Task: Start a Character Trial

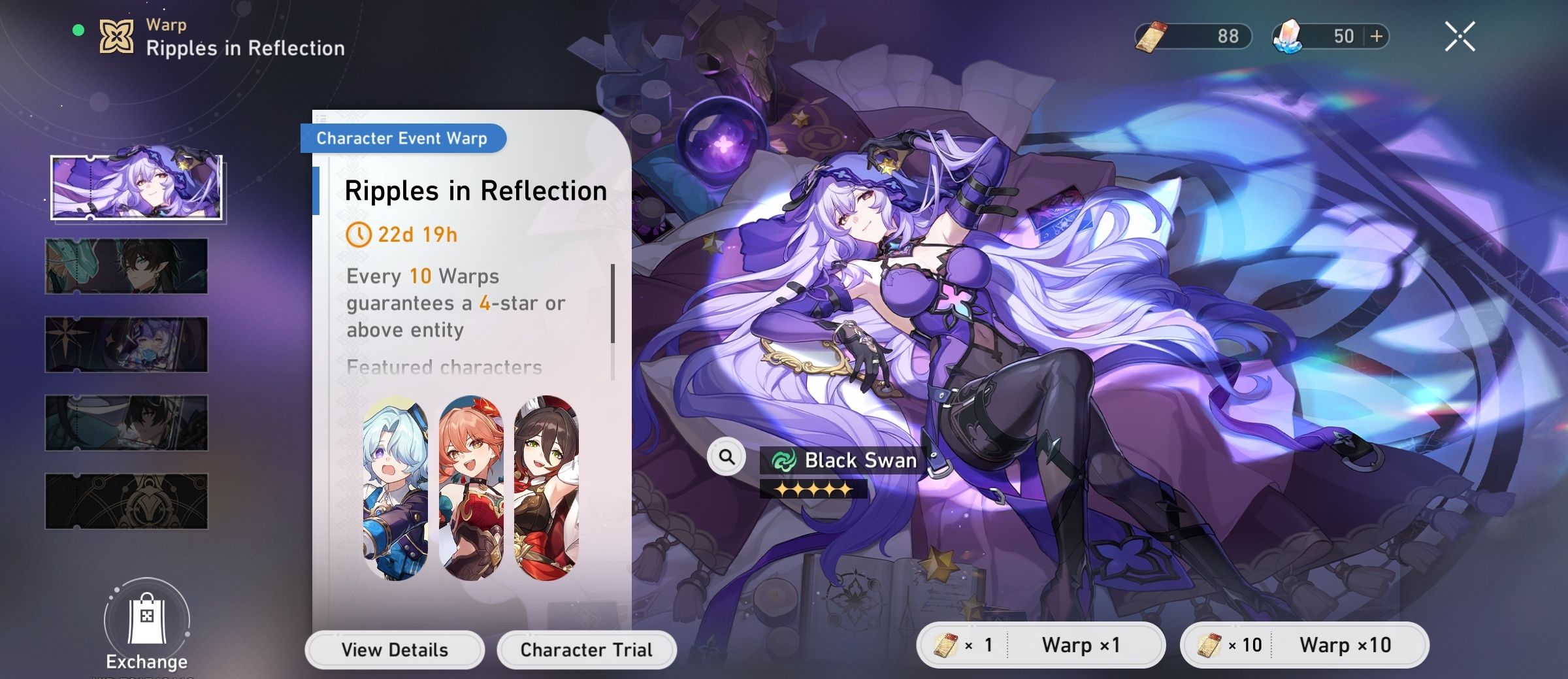Action: [x=585, y=649]
